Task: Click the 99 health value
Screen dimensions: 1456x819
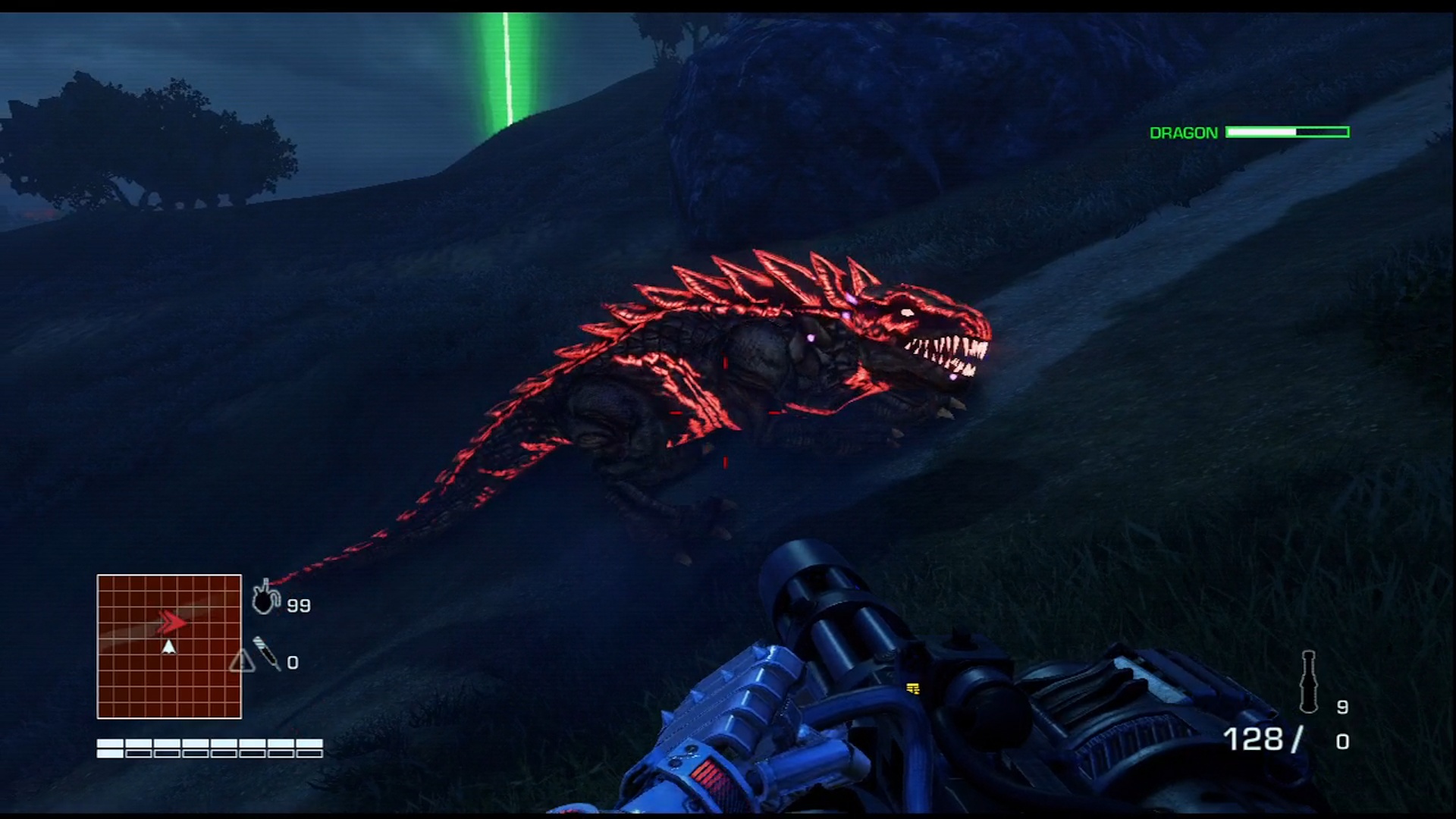Action: [298, 604]
